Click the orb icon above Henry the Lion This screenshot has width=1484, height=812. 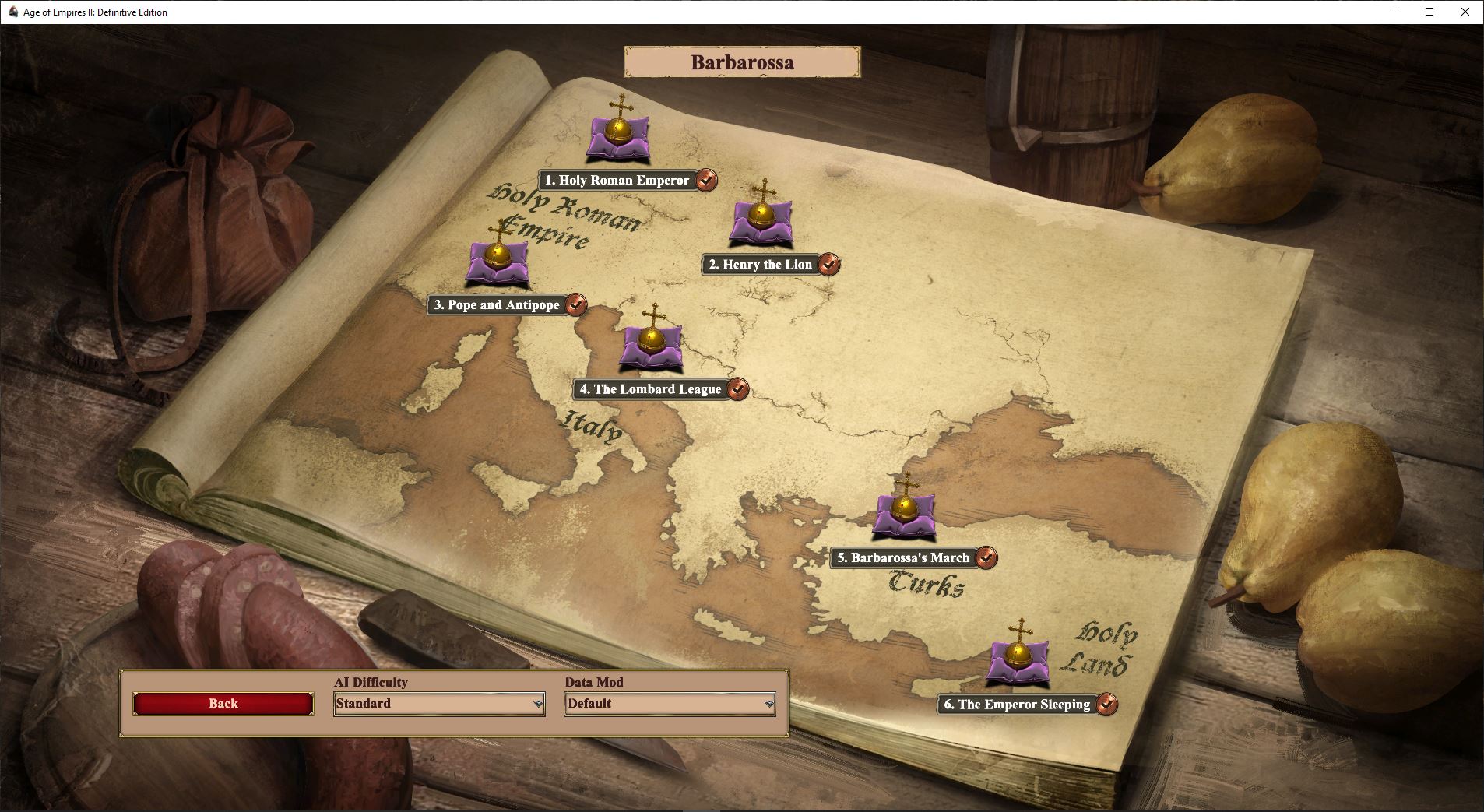[x=761, y=214]
